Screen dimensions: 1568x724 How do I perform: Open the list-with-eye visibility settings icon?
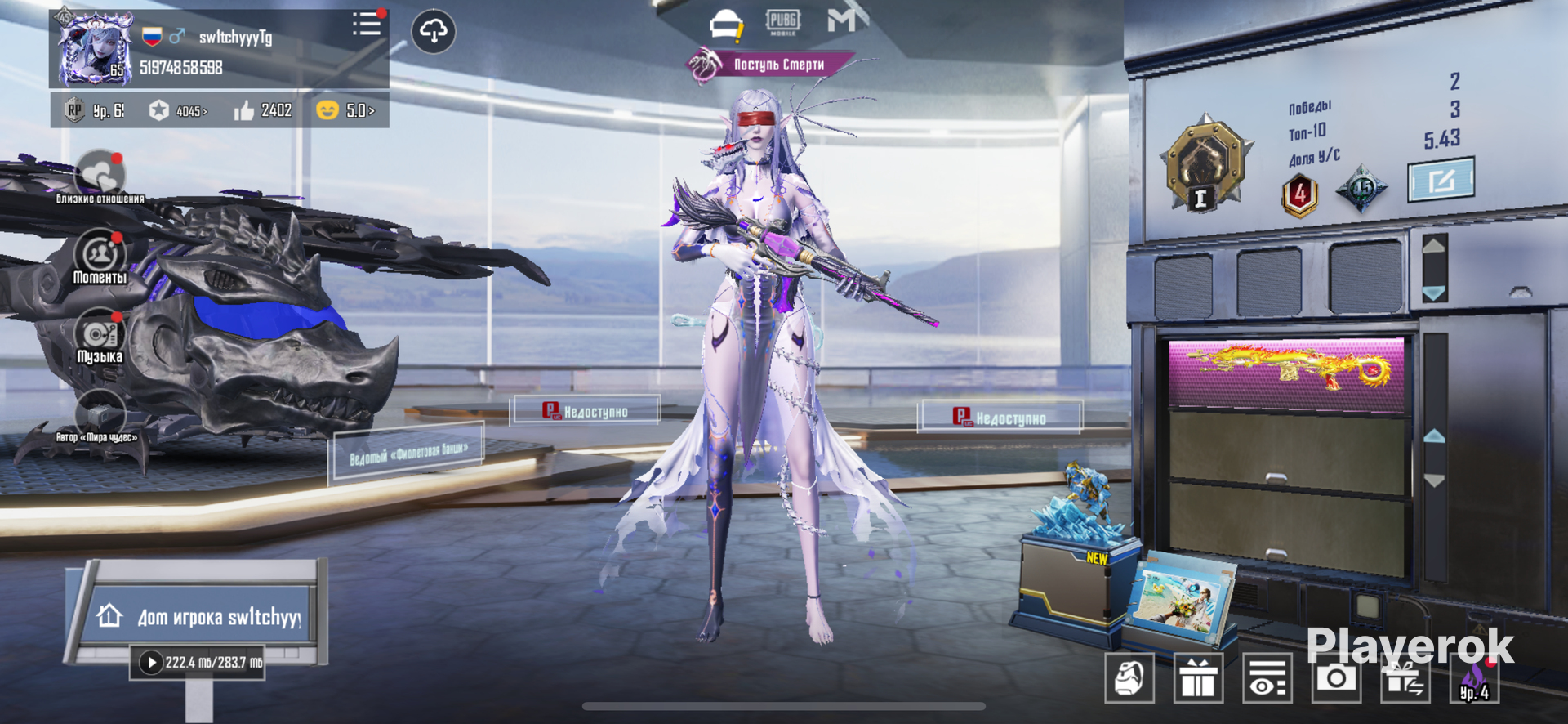coord(1267,677)
